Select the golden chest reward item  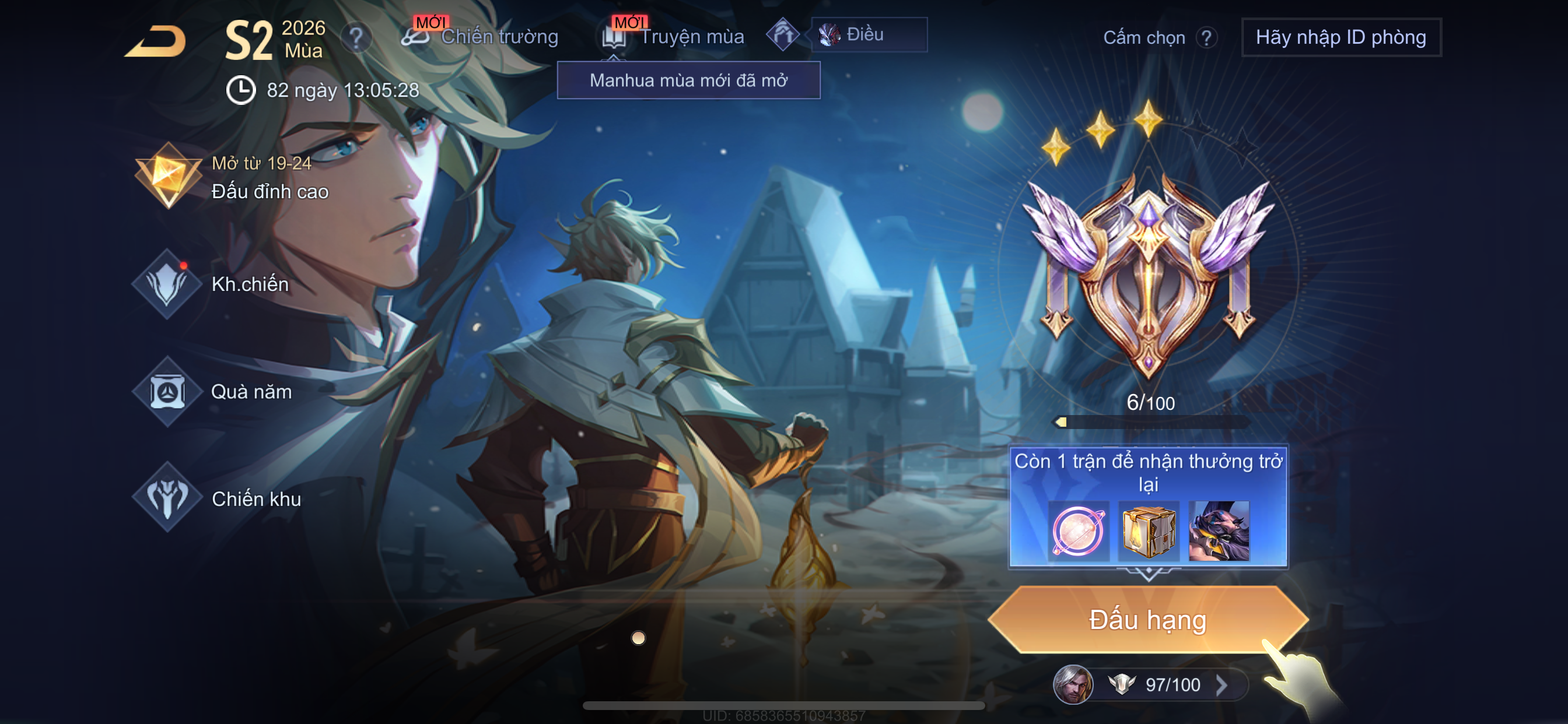tap(1148, 530)
